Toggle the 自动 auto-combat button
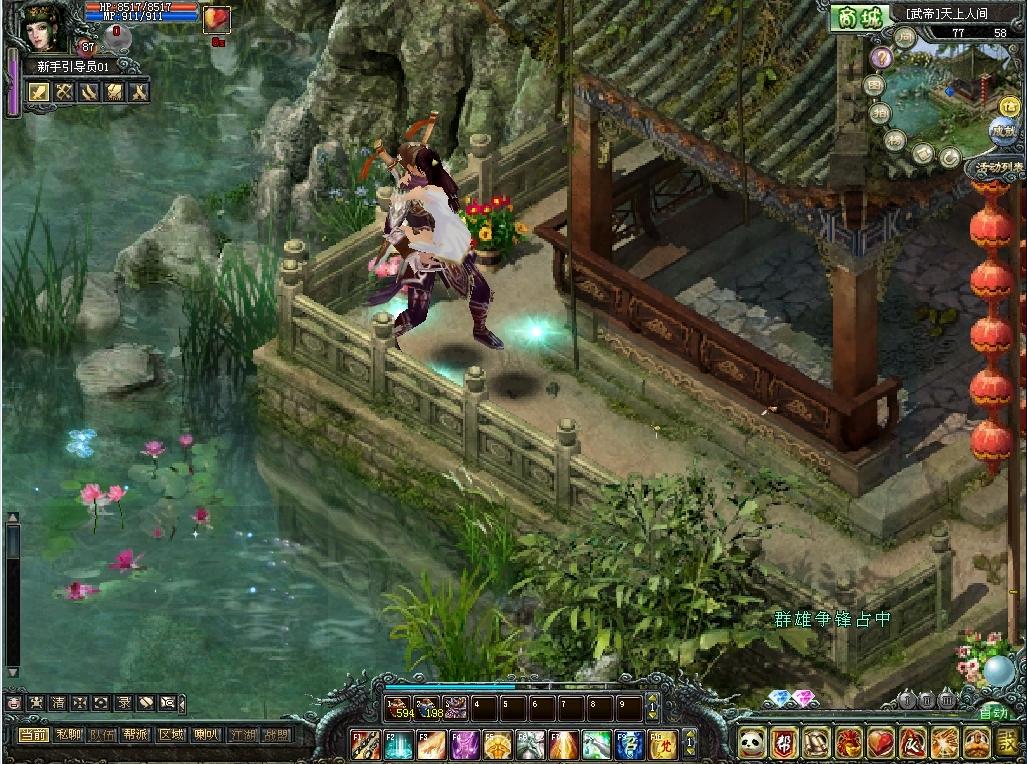Viewport: 1027px width, 764px height. 993,713
